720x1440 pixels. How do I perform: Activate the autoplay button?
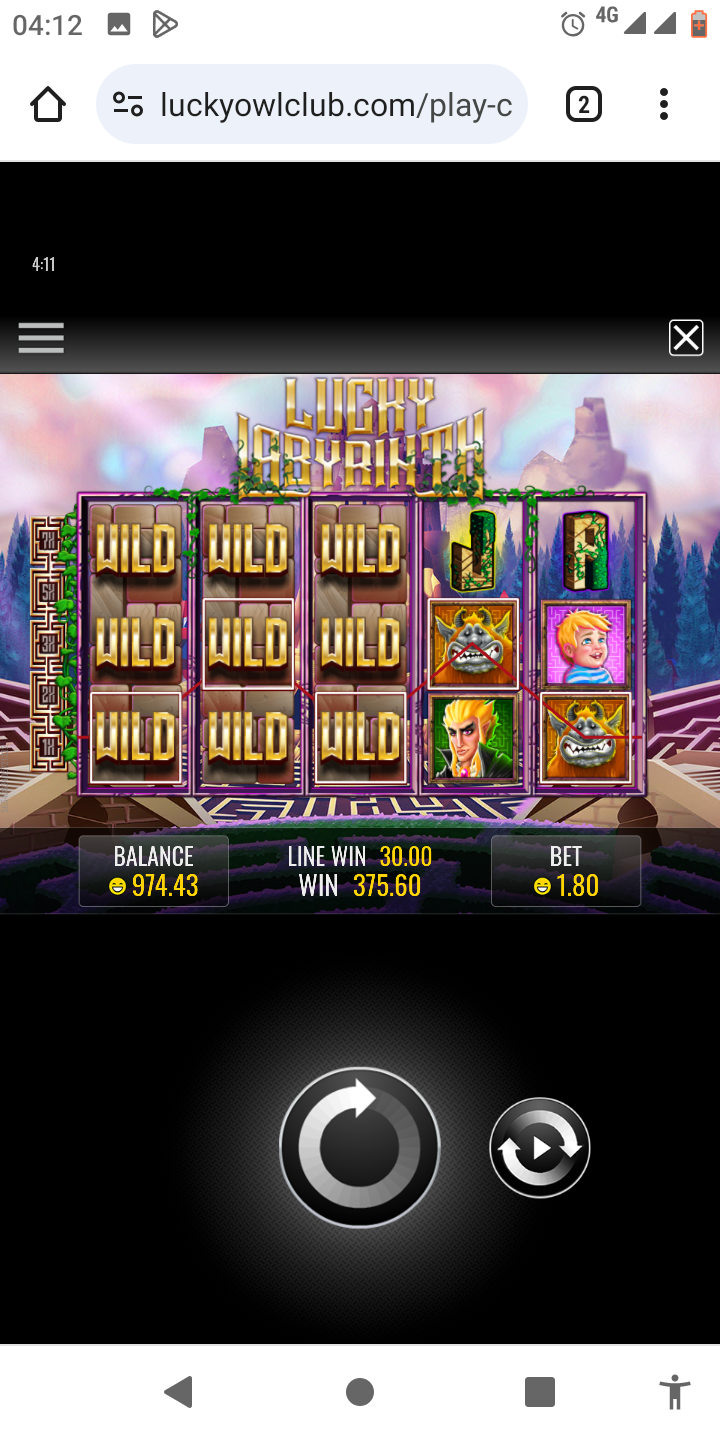point(539,1147)
